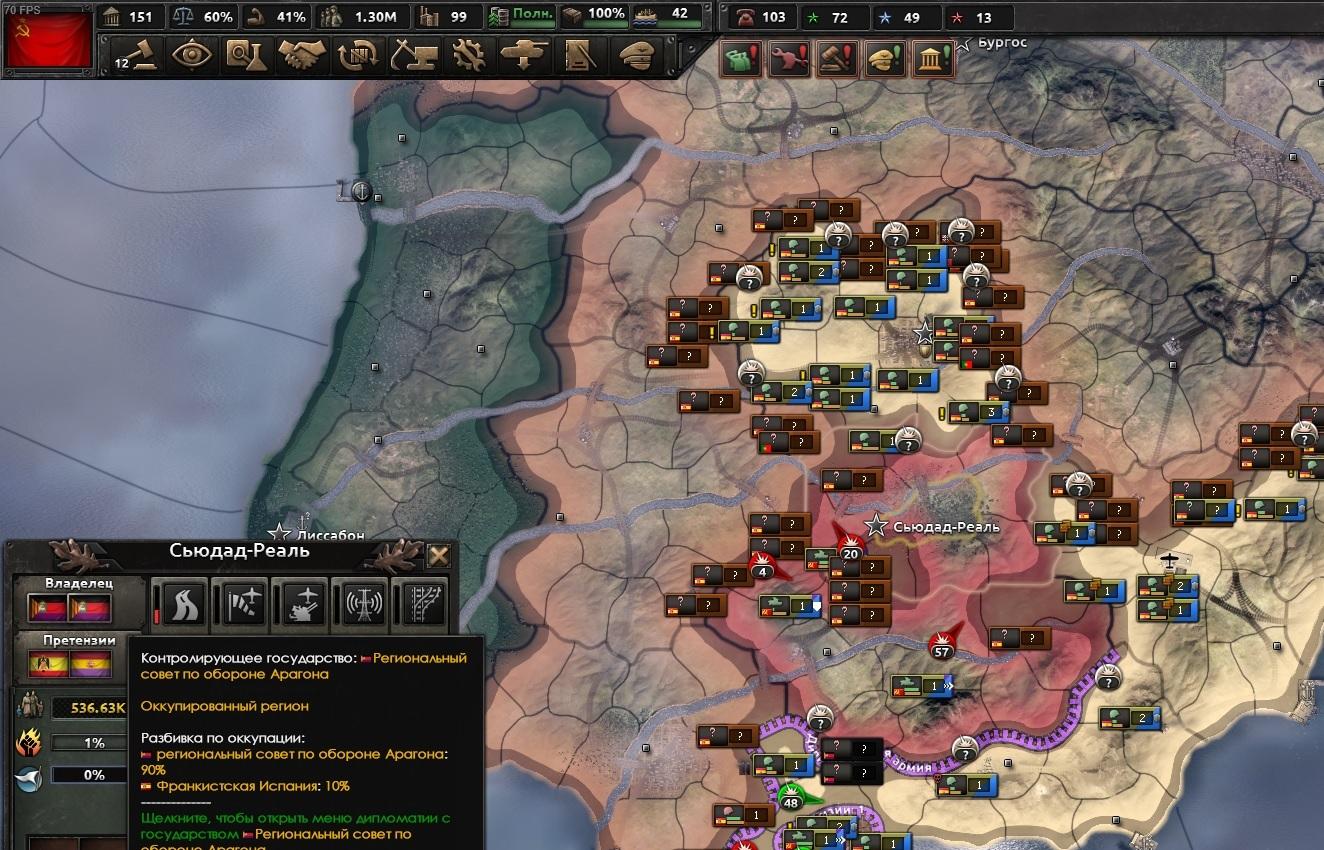
Task: Click the gavel alert icon
Action: pyautogui.click(x=836, y=59)
